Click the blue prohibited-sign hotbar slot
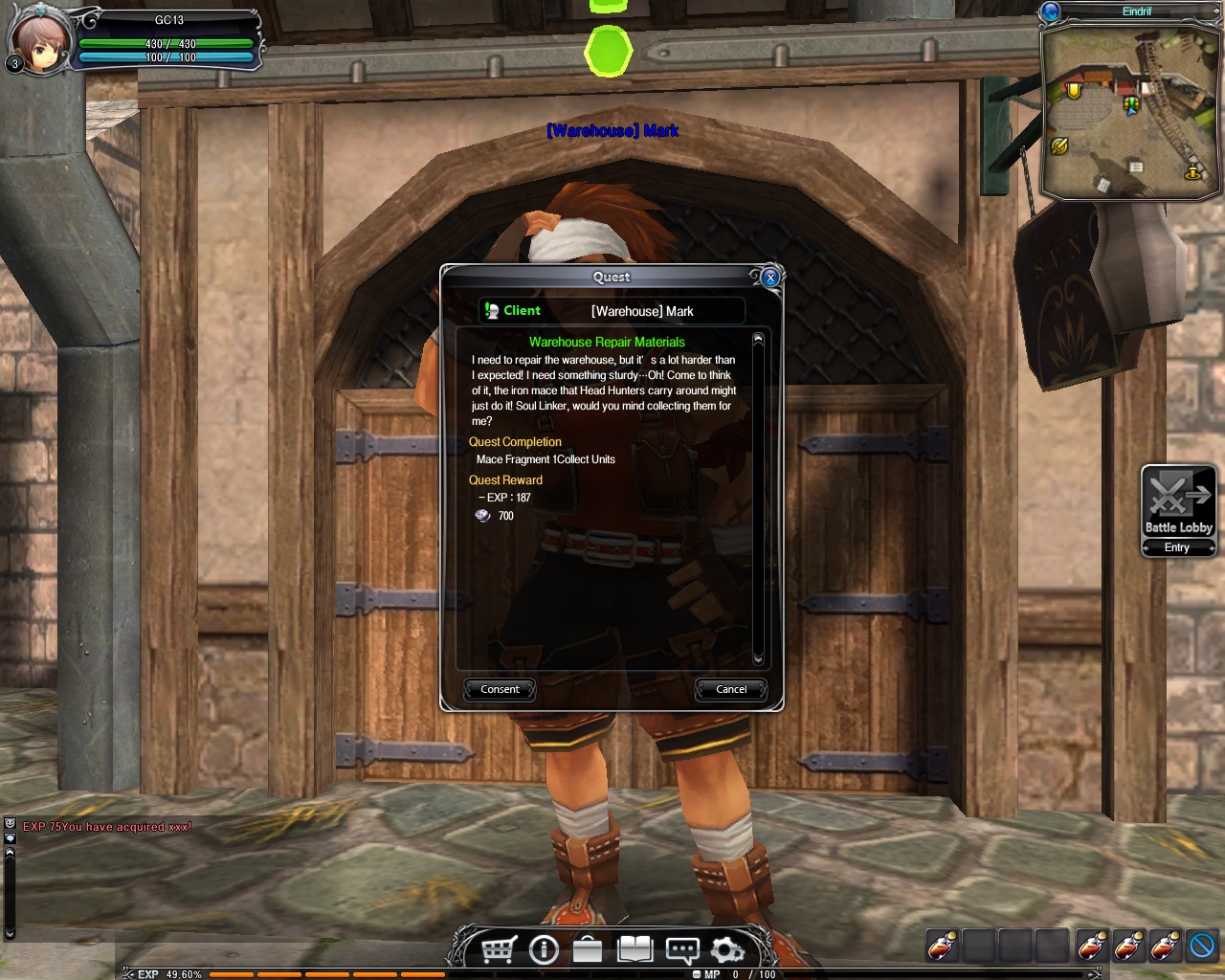Screen dimensions: 1225x980 pyautogui.click(x=1202, y=946)
